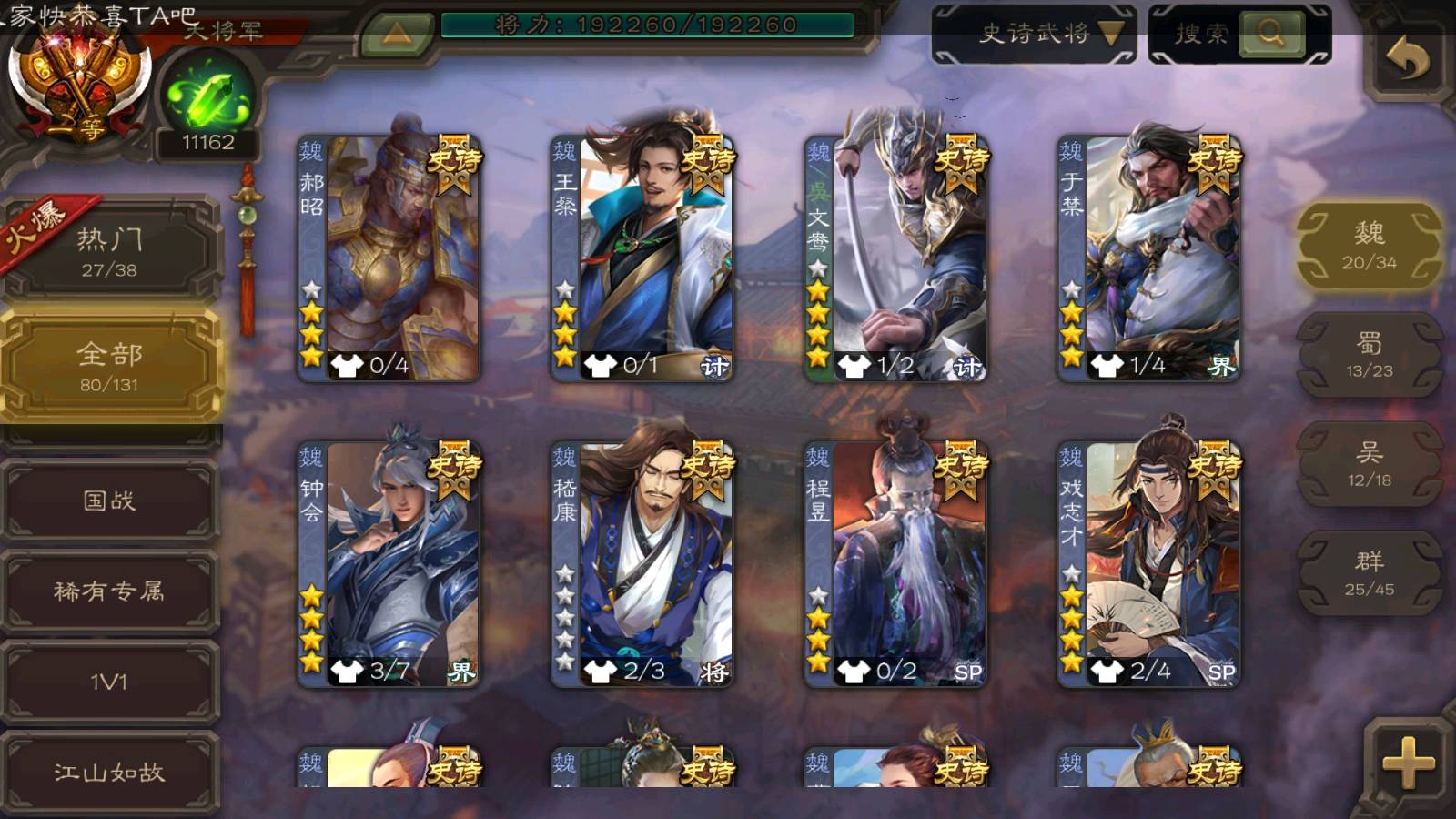The width and height of the screenshot is (1456, 819).
Task: Open the 史诗武将 filter dropdown
Action: click(1035, 35)
